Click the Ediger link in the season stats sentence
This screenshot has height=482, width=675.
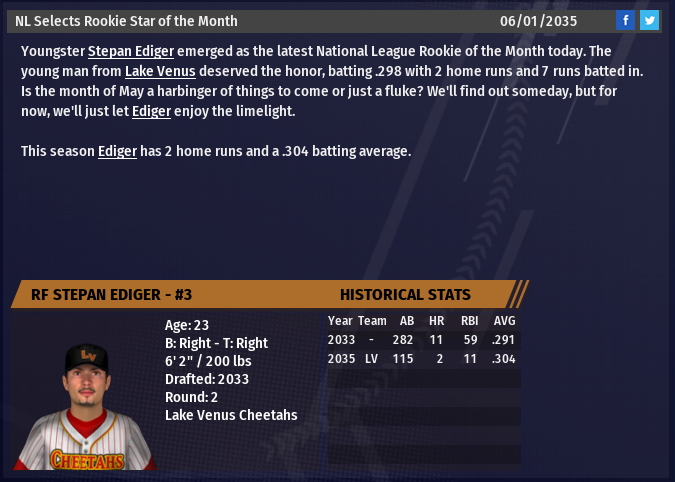tap(117, 151)
